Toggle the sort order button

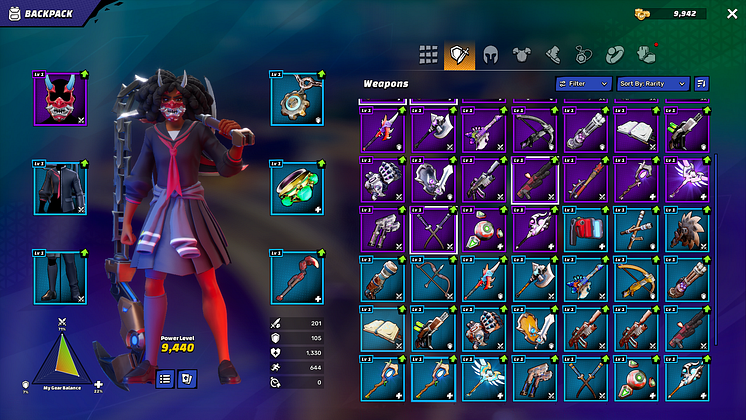pos(702,84)
